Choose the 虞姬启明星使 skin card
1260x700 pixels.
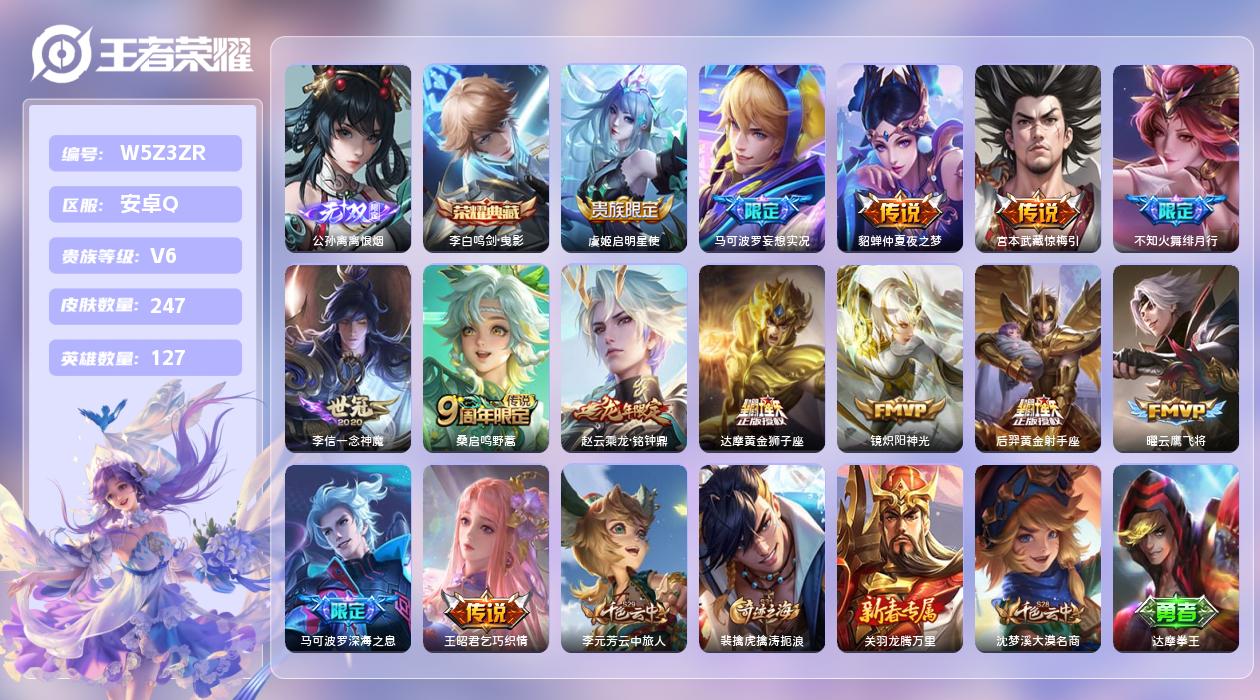[624, 158]
